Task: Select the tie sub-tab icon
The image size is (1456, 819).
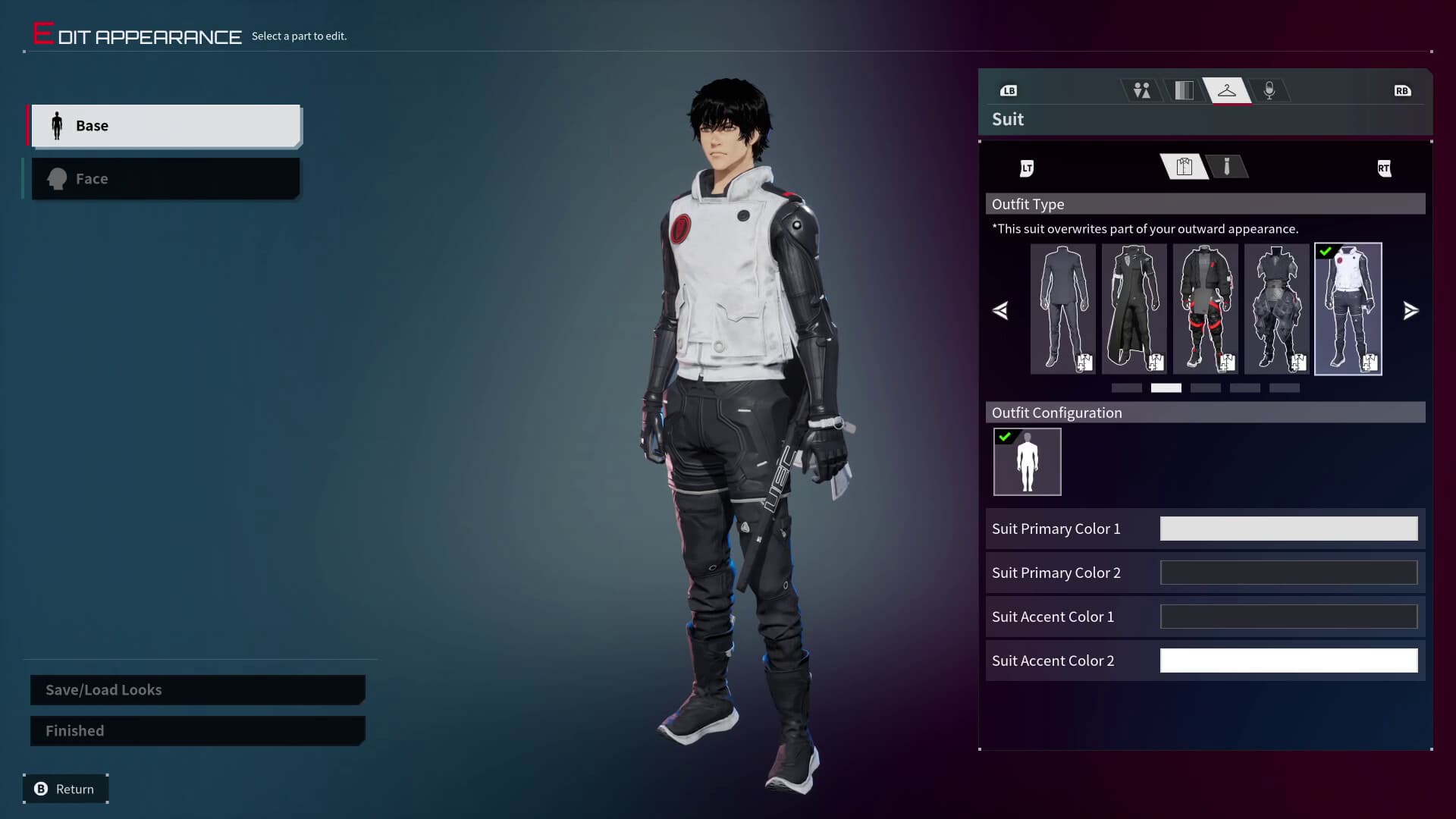Action: (1228, 167)
